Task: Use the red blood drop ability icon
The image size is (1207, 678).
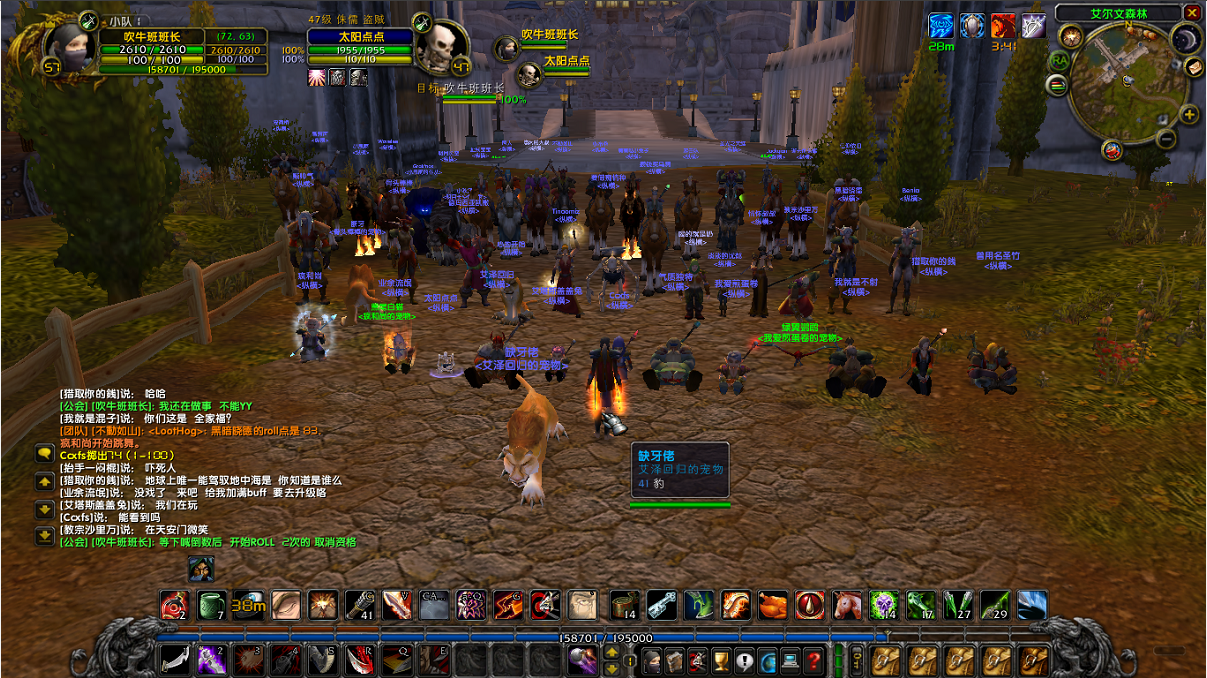Action: (x=809, y=605)
